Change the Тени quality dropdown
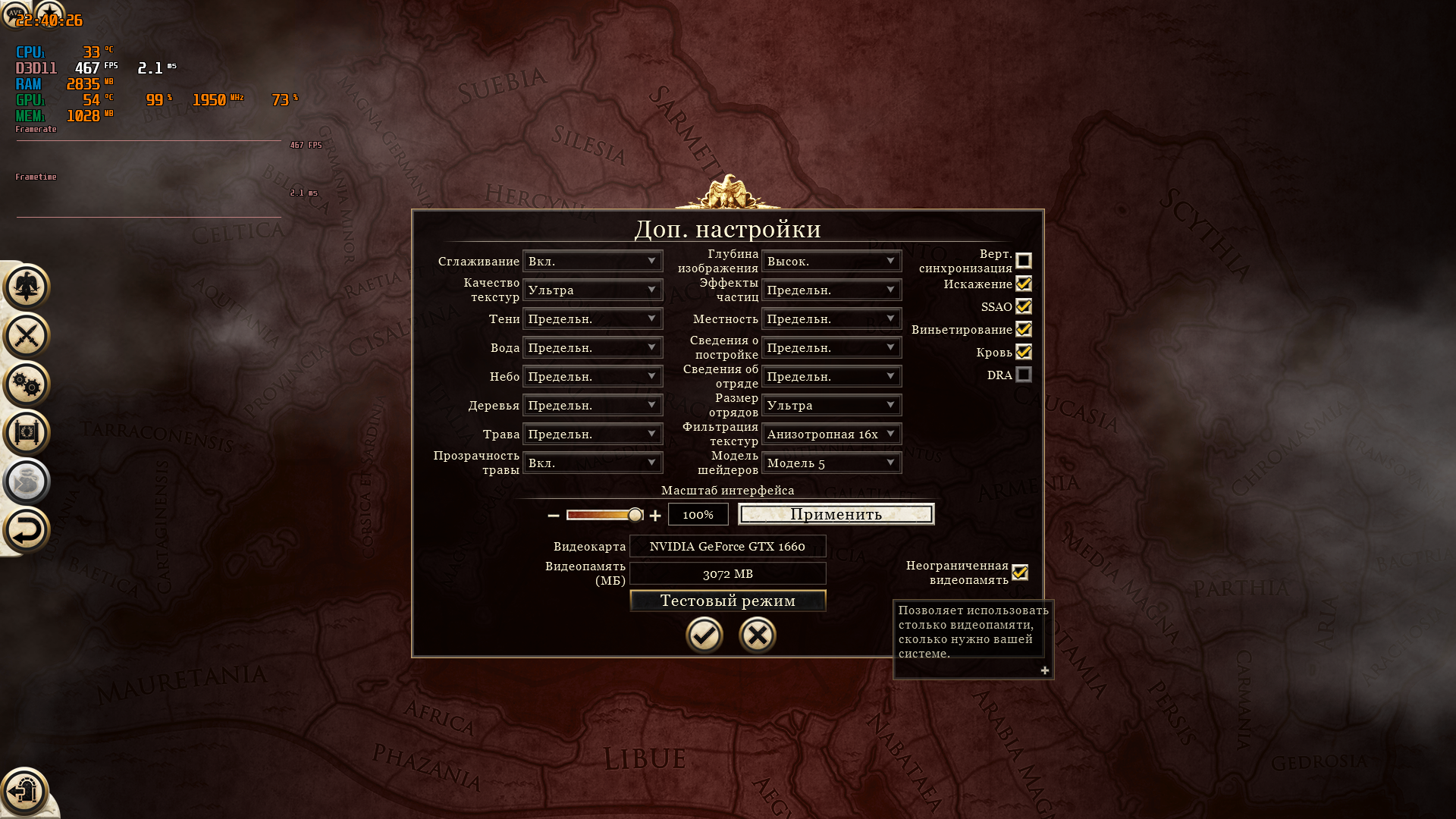The image size is (1456, 819). (x=592, y=318)
